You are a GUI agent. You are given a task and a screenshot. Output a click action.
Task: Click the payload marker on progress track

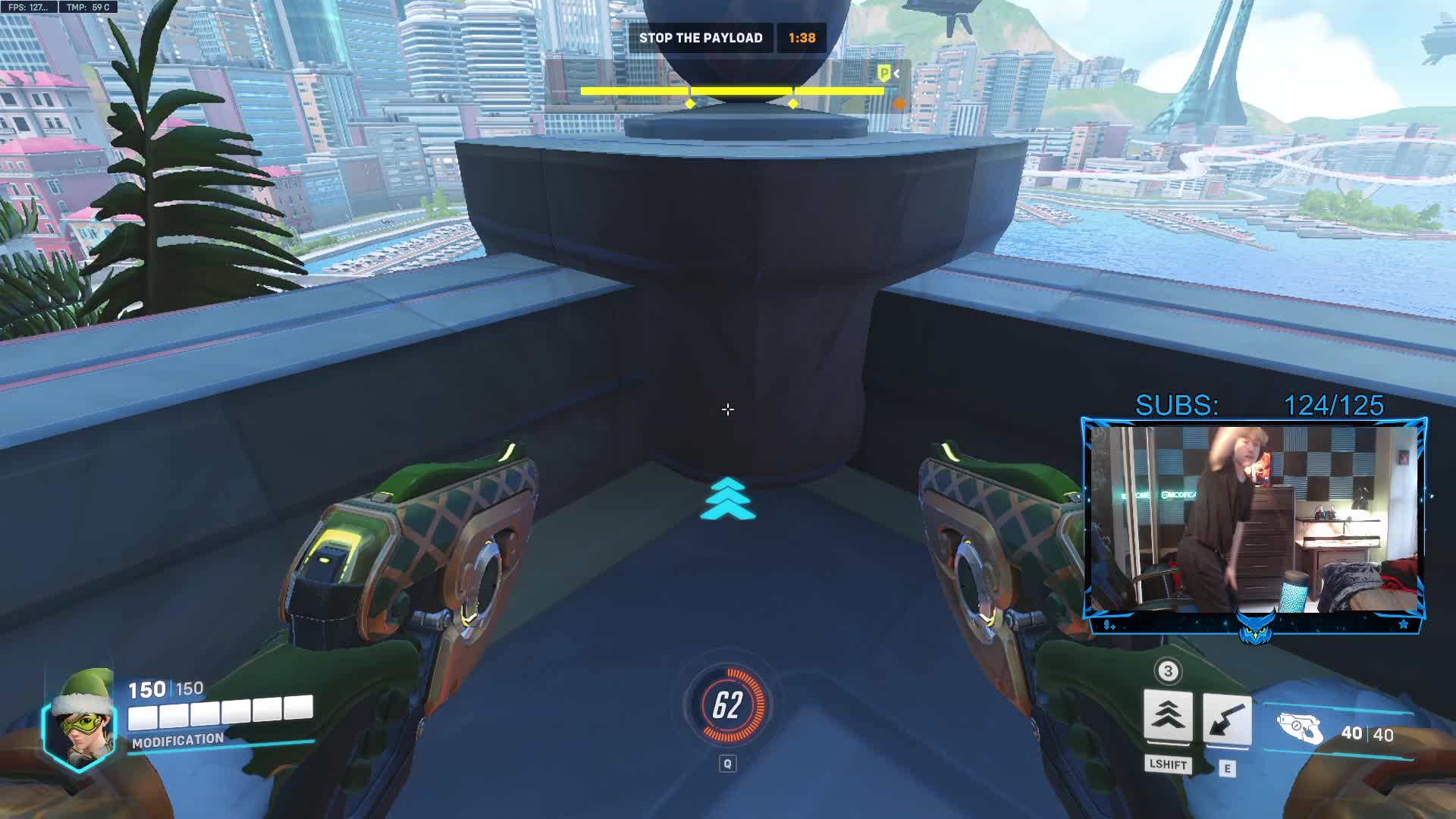click(884, 74)
